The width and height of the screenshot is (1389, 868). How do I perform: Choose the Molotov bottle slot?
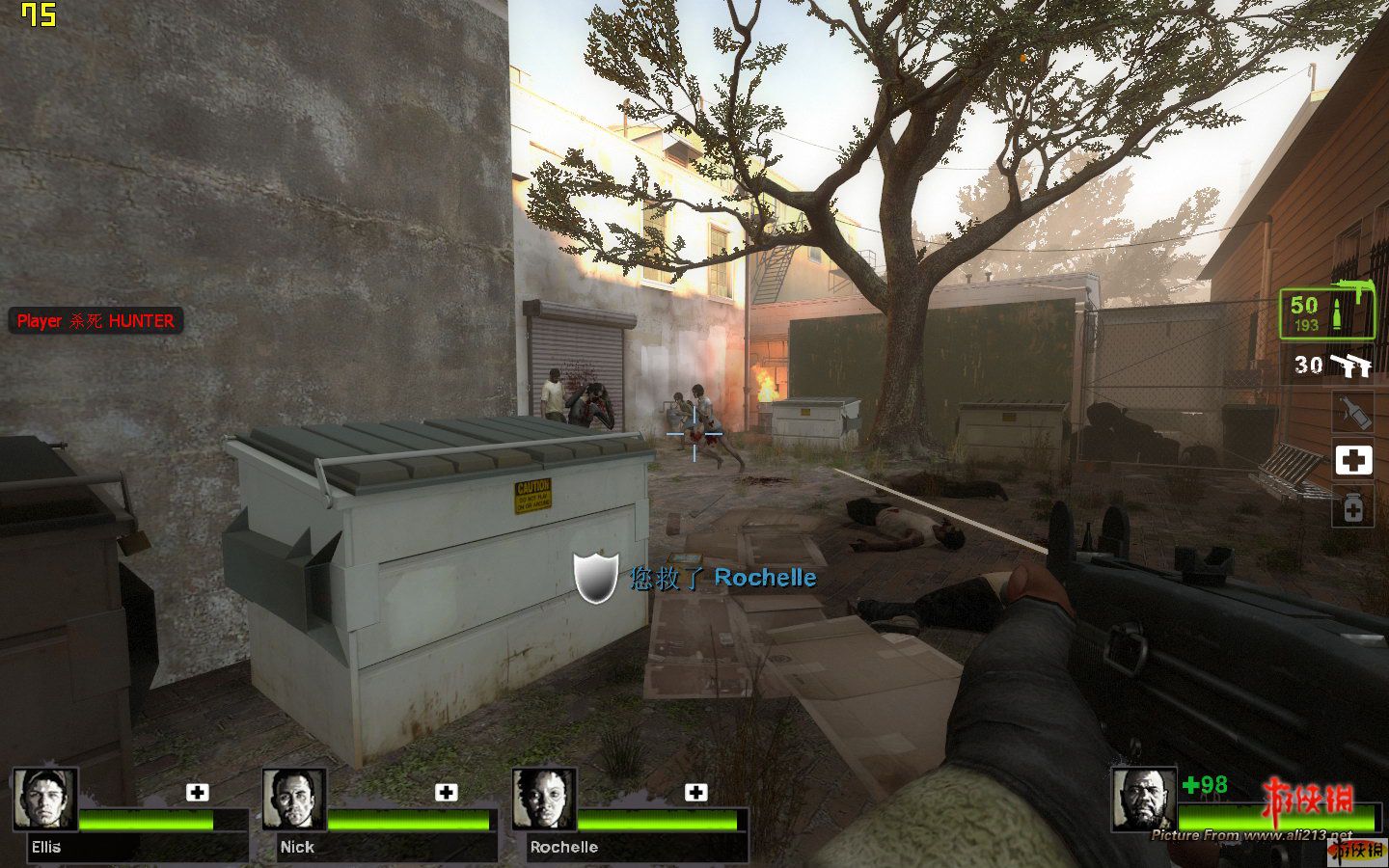(x=1353, y=413)
